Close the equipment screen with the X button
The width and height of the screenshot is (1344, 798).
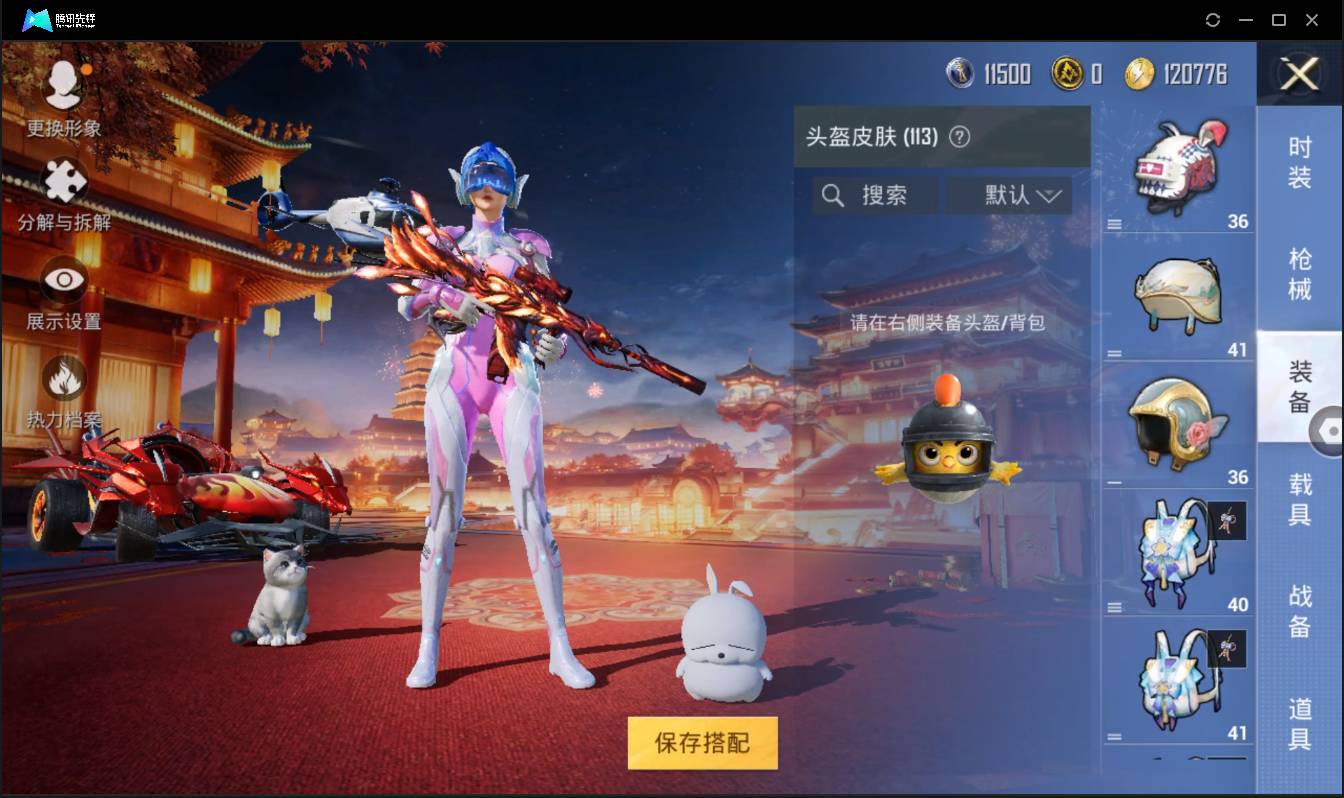(1299, 75)
